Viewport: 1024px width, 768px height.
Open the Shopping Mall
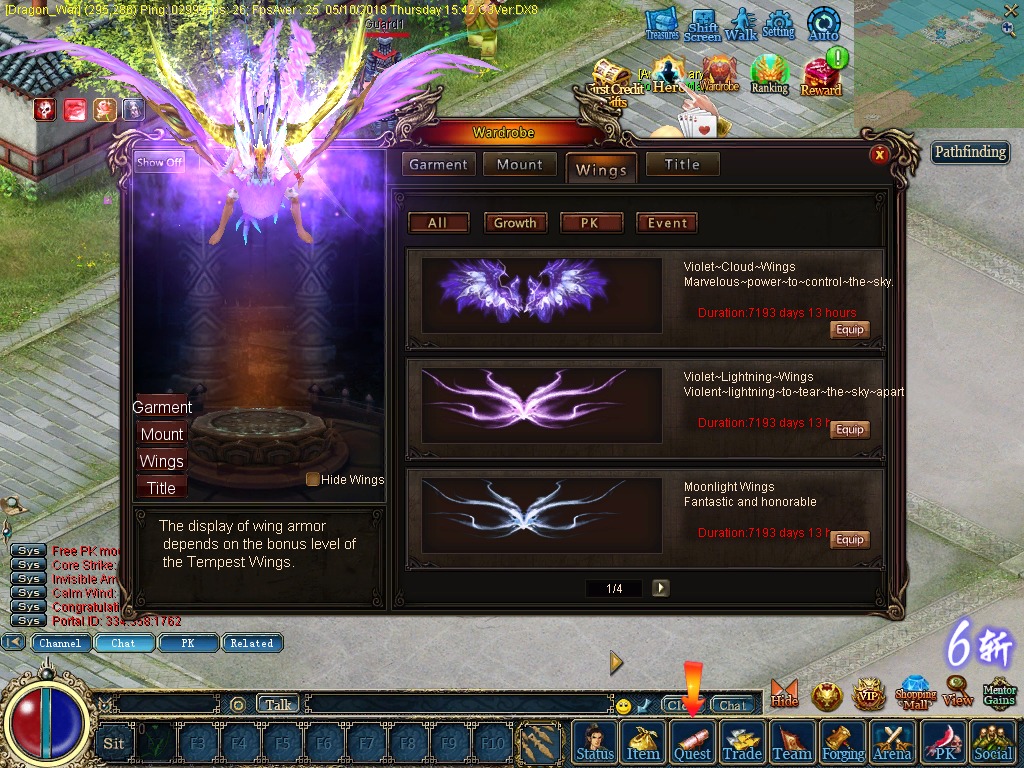pos(915,692)
